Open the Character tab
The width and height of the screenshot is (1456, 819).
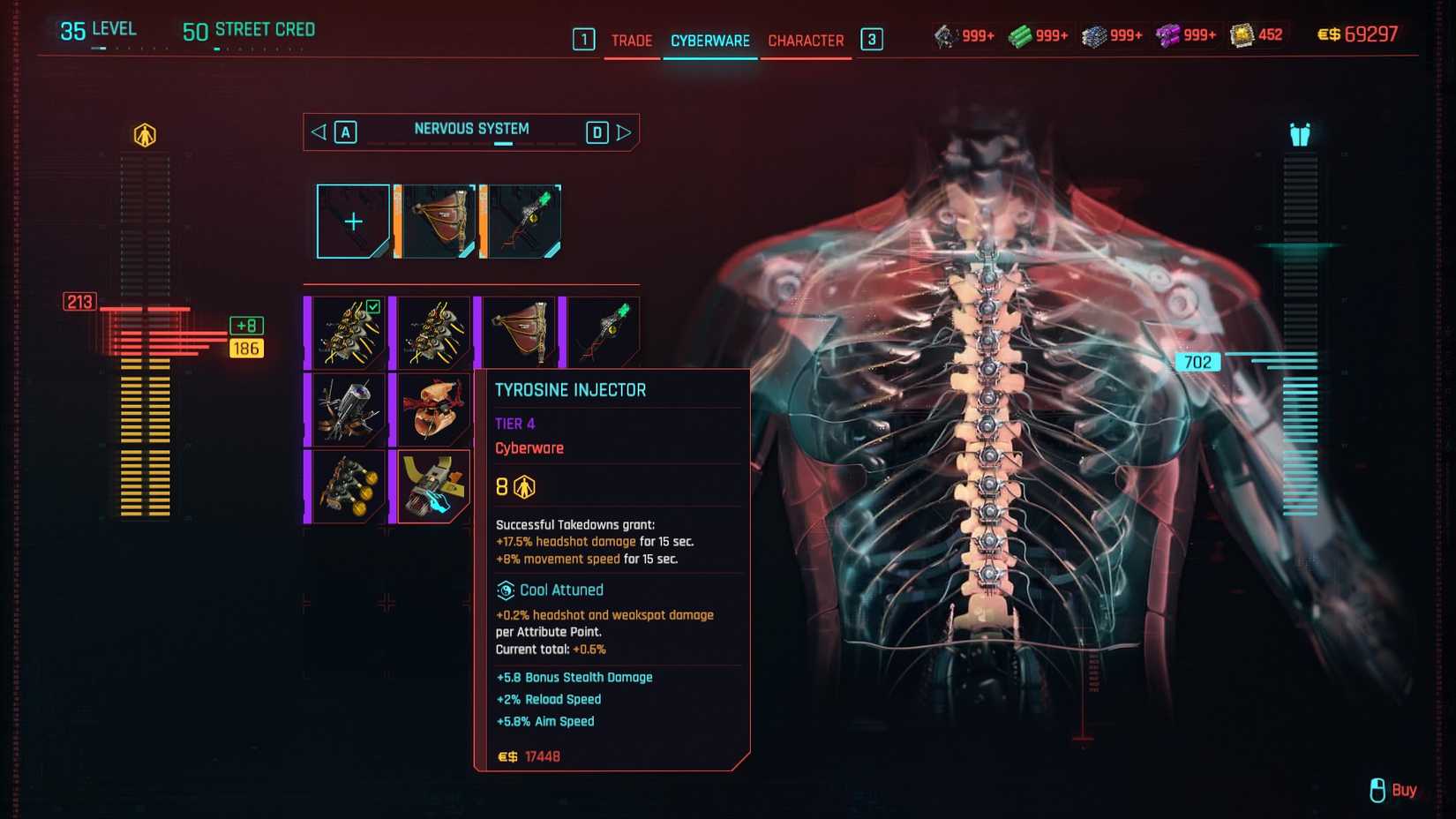[x=805, y=40]
